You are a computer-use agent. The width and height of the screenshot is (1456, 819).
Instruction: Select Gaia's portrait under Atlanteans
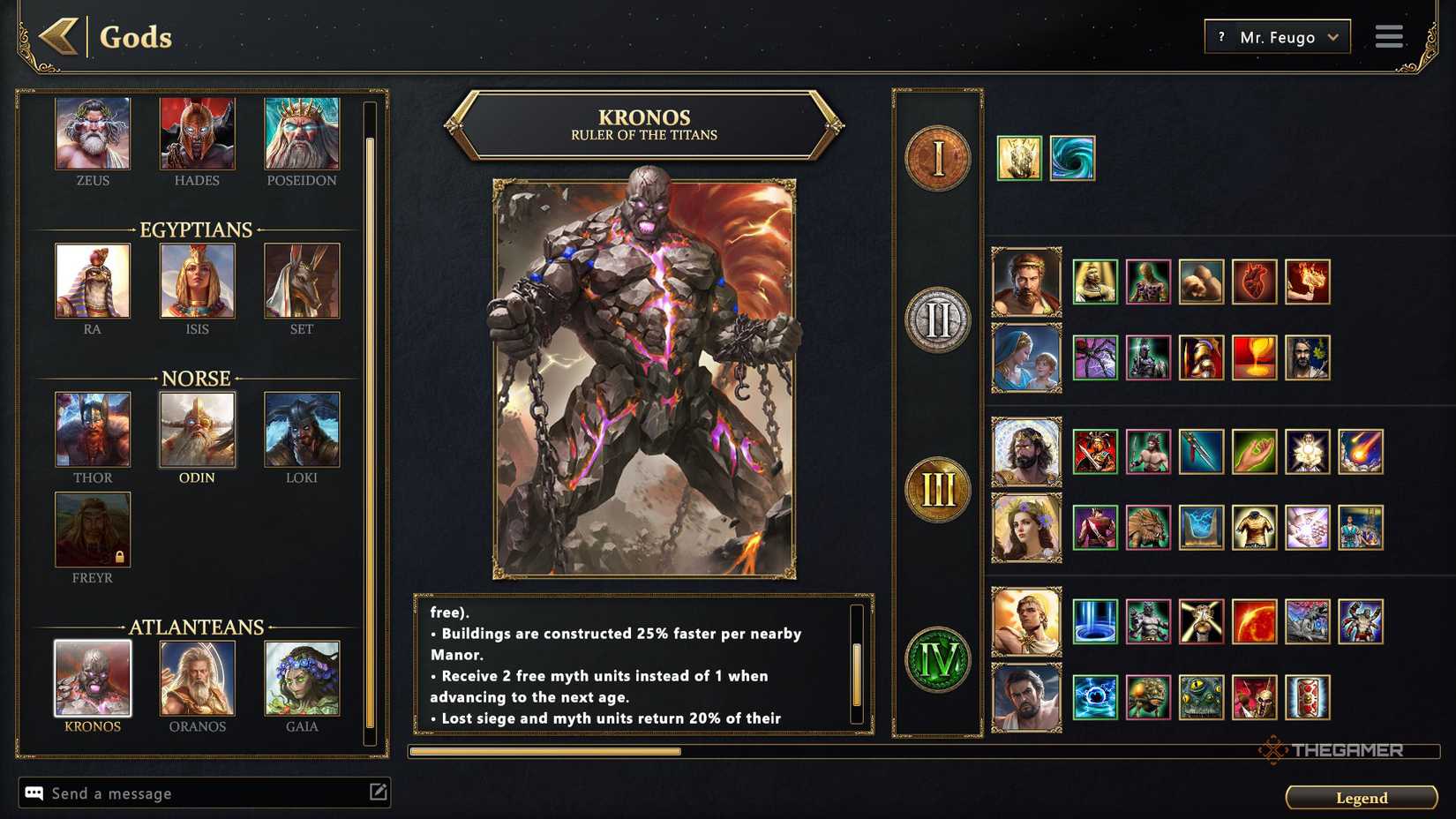(x=303, y=680)
